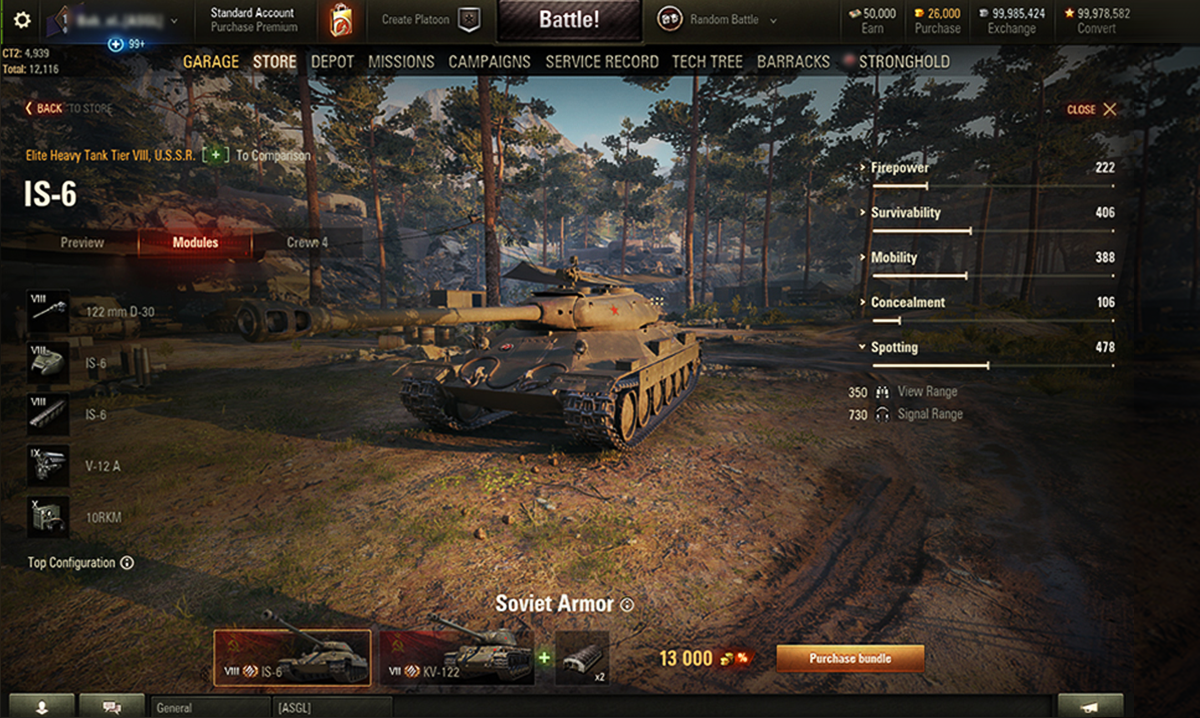The width and height of the screenshot is (1200, 718).
Task: Go to the Garage screen
Action: coord(211,62)
